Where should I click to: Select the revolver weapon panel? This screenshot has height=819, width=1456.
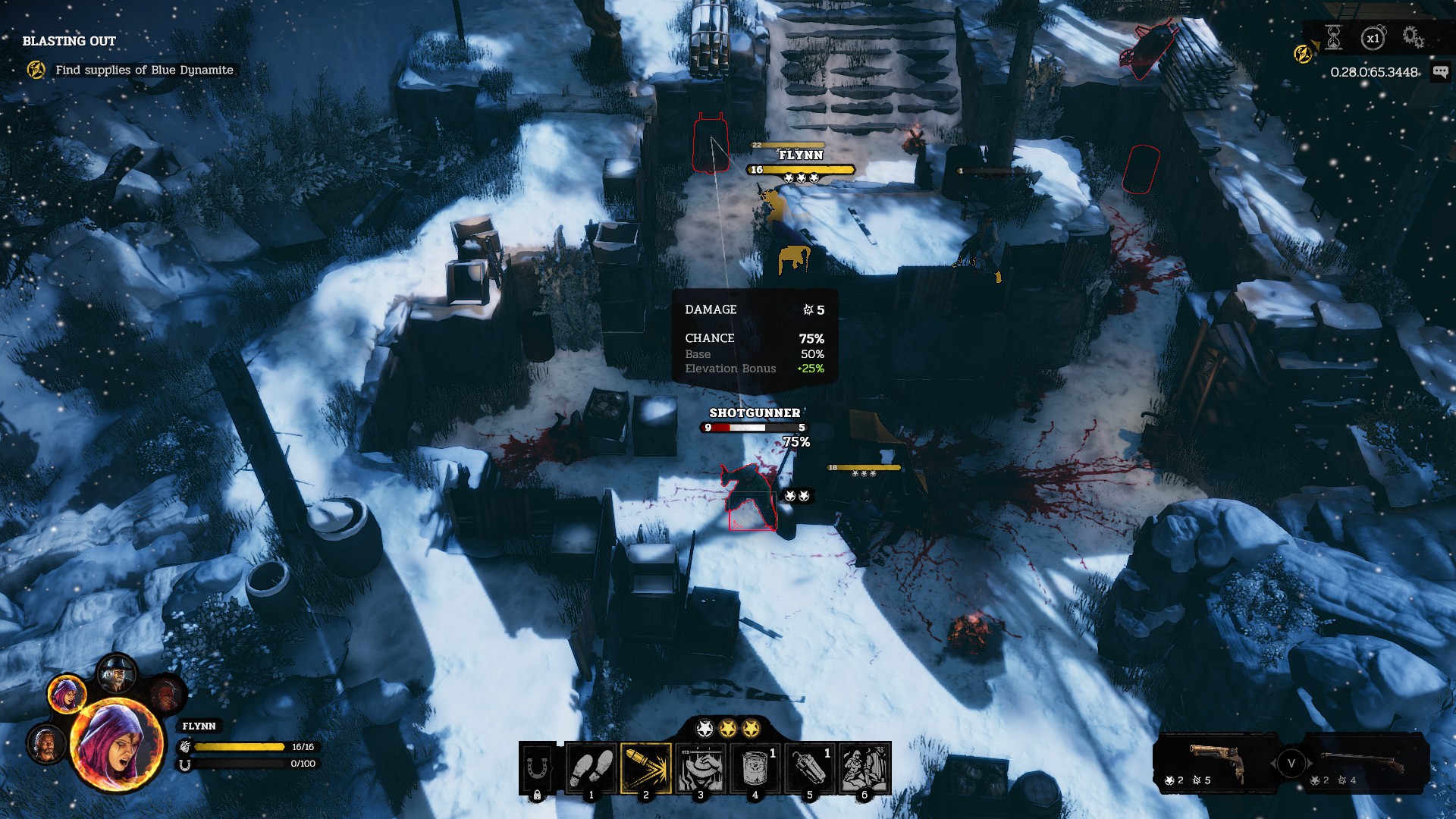point(1212,763)
